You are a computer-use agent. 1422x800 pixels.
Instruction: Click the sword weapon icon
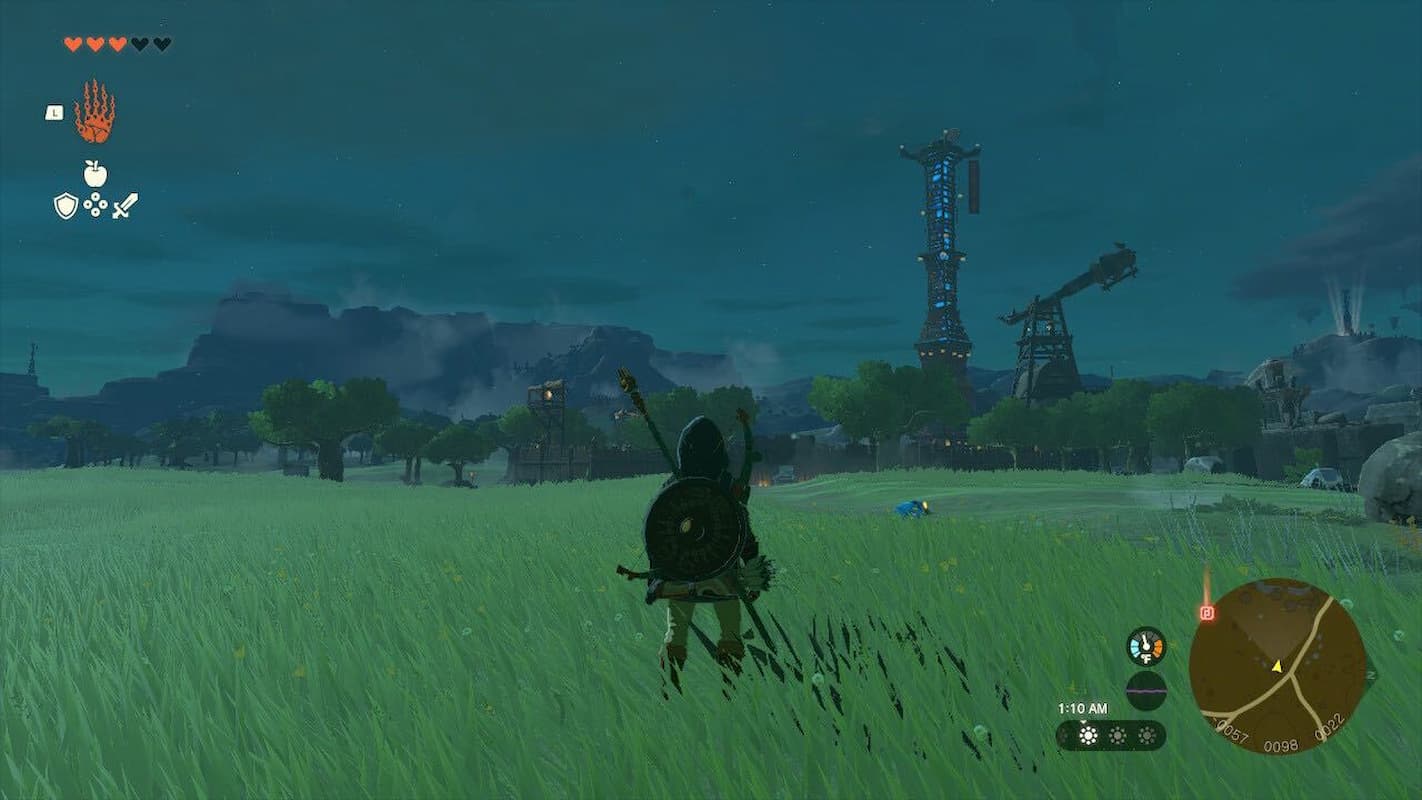(126, 205)
